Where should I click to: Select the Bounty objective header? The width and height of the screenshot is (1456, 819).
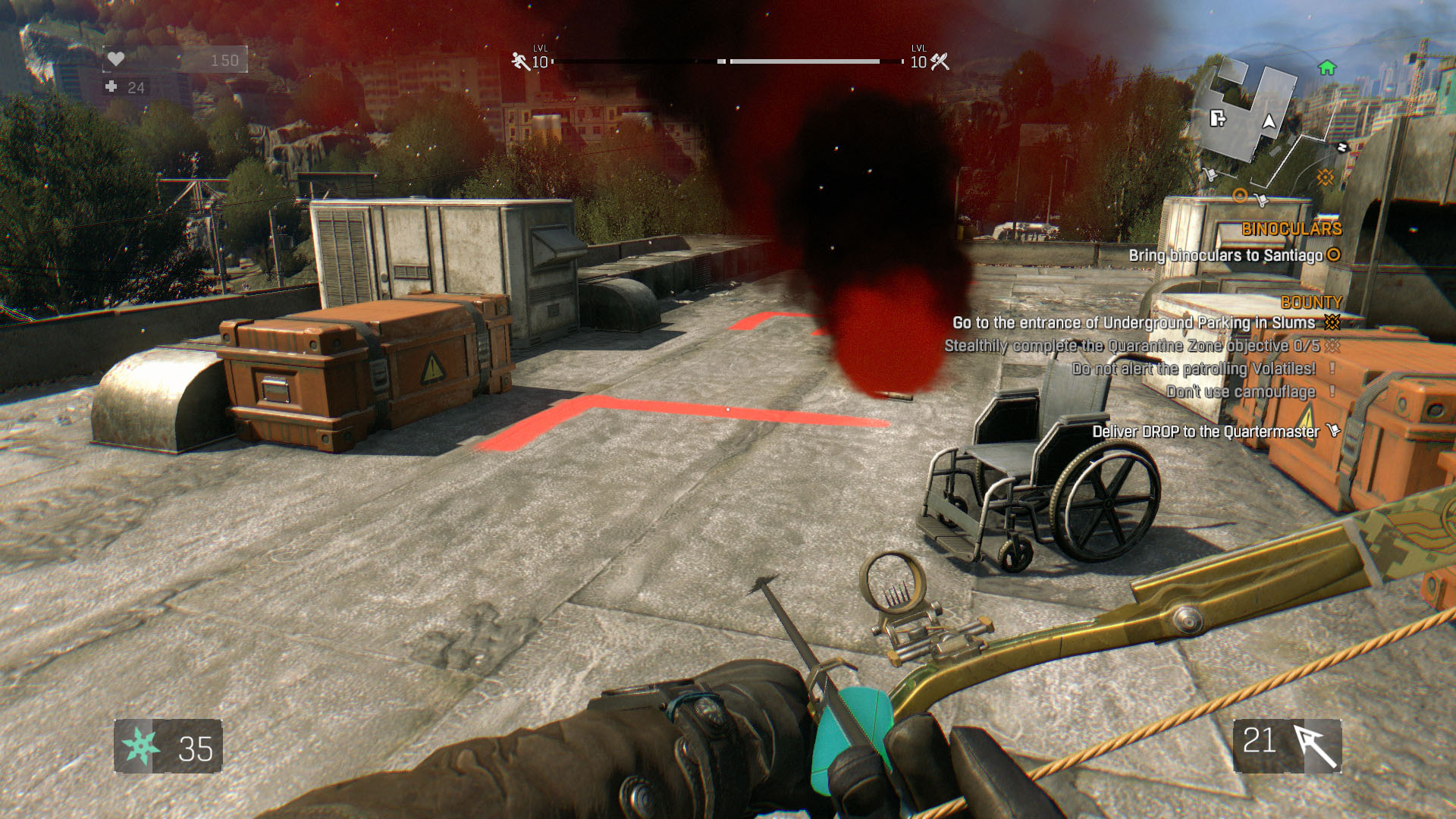point(1311,303)
